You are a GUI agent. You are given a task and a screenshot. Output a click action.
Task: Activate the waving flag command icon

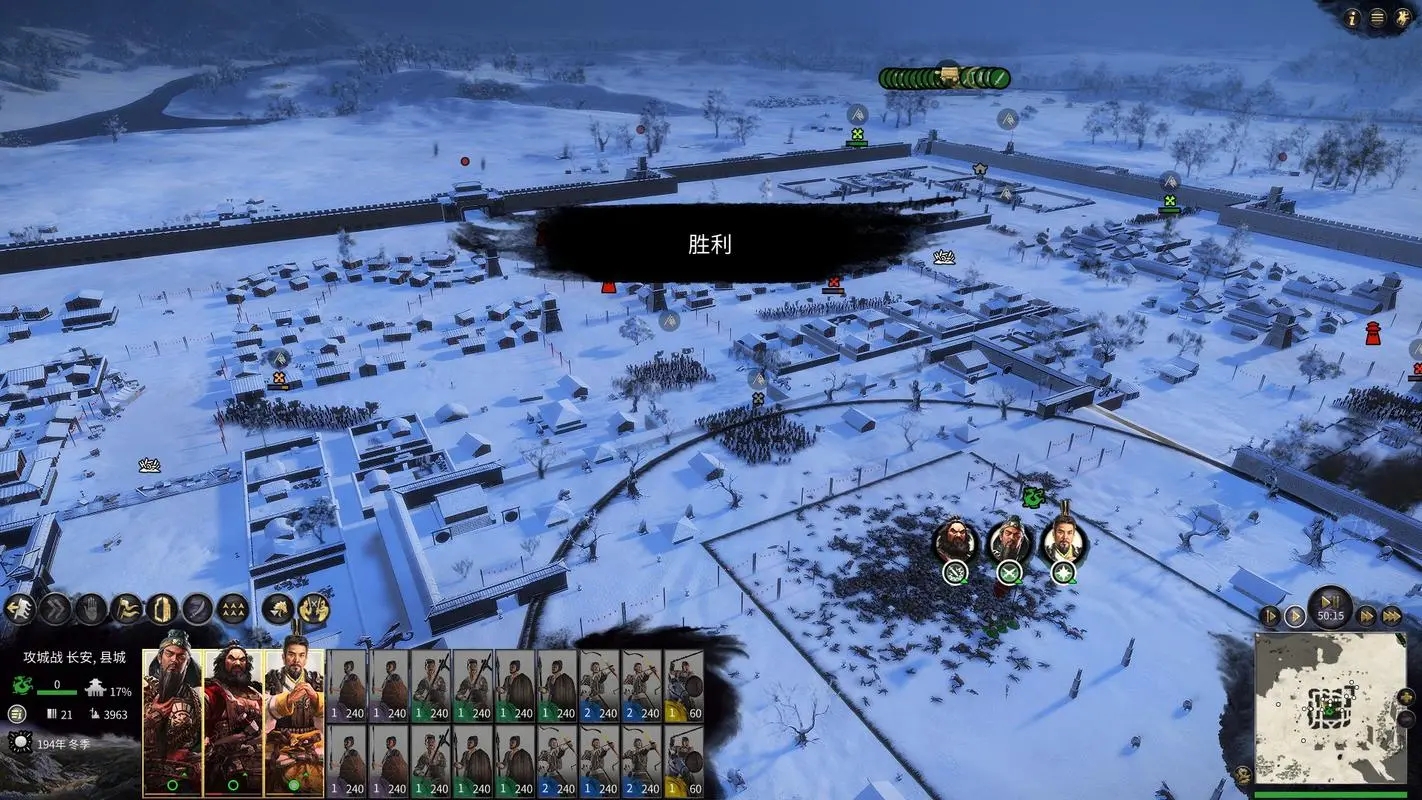(127, 608)
